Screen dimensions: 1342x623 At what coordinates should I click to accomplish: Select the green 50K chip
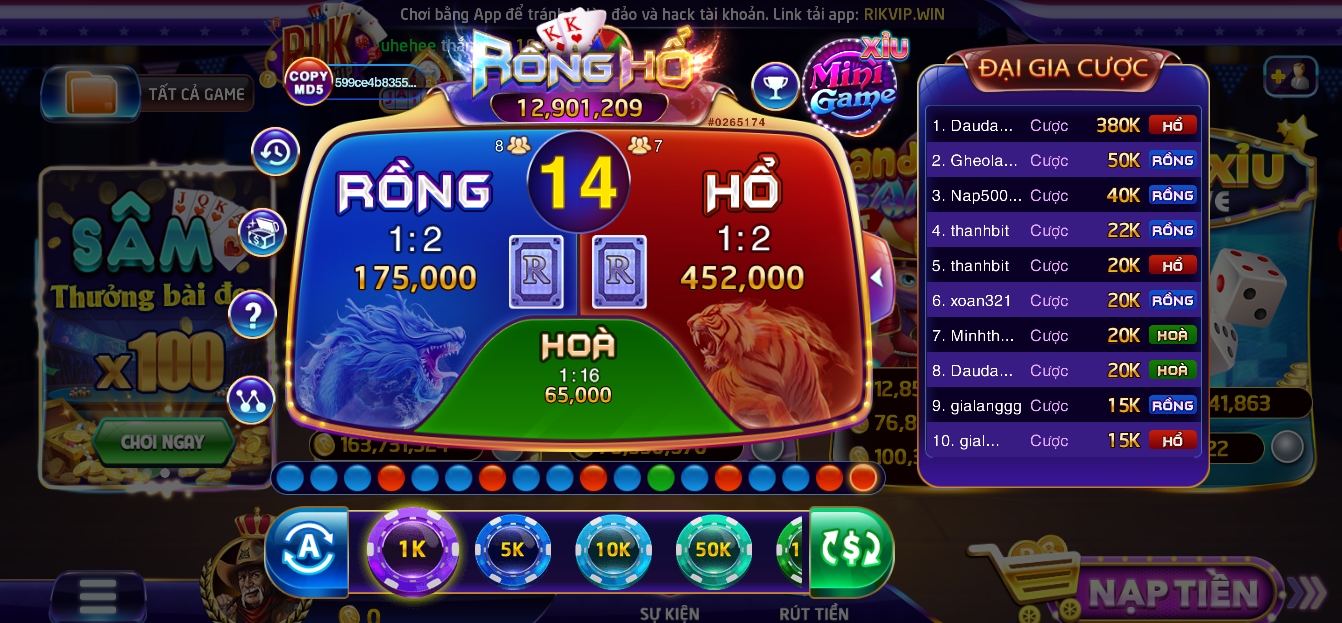click(713, 549)
